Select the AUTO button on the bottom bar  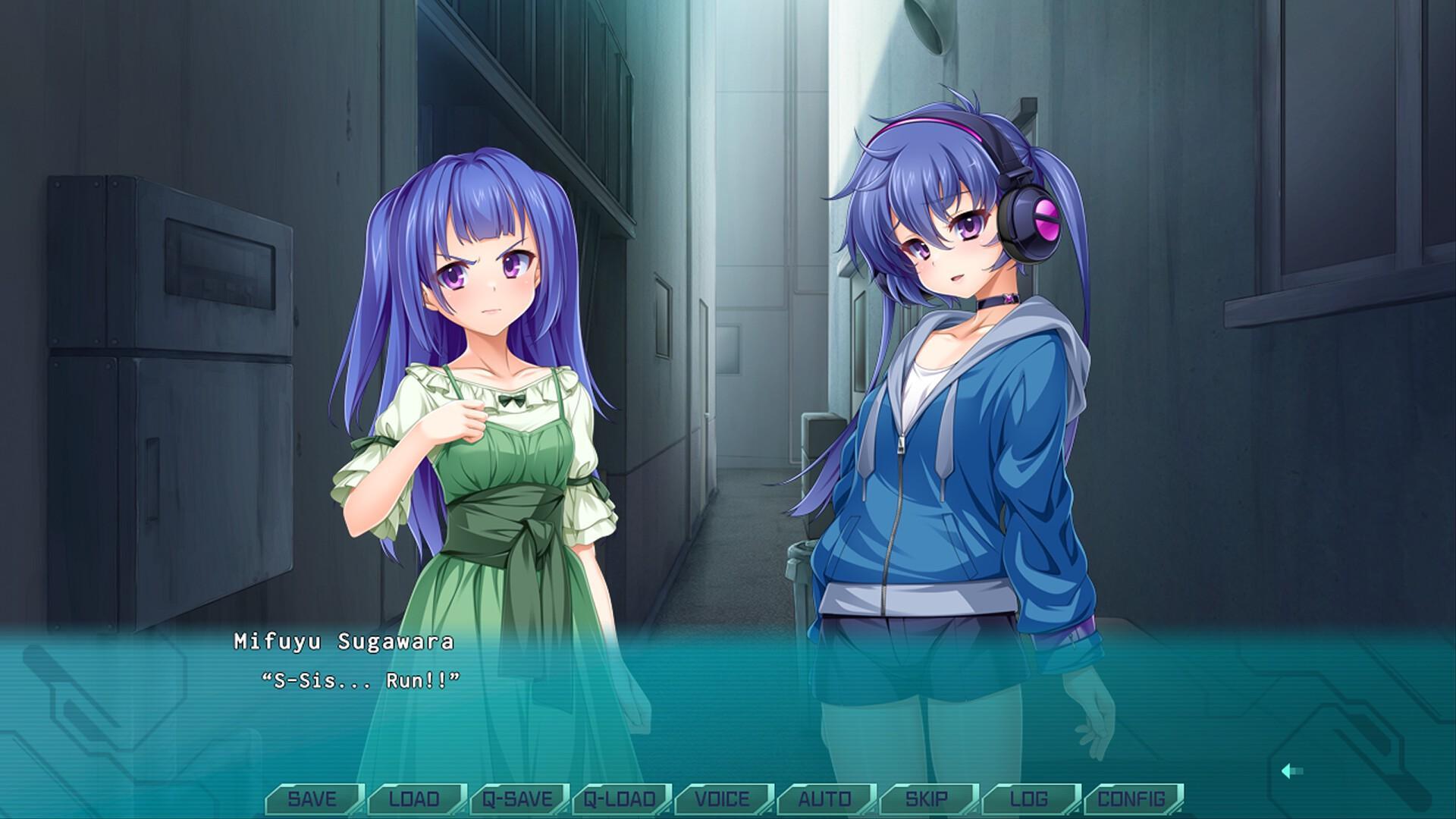[x=825, y=799]
